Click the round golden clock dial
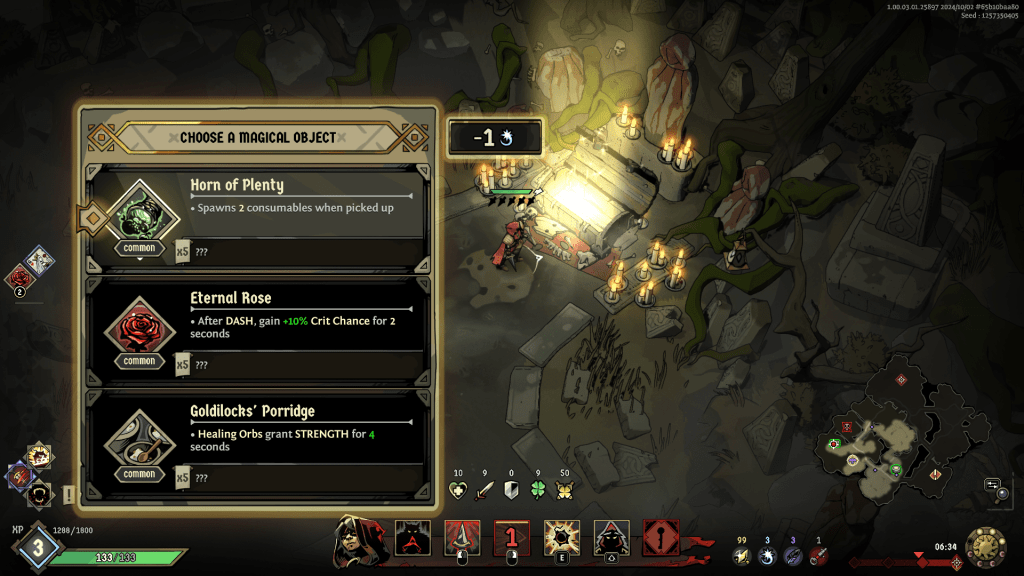The height and width of the screenshot is (576, 1024). coord(985,547)
